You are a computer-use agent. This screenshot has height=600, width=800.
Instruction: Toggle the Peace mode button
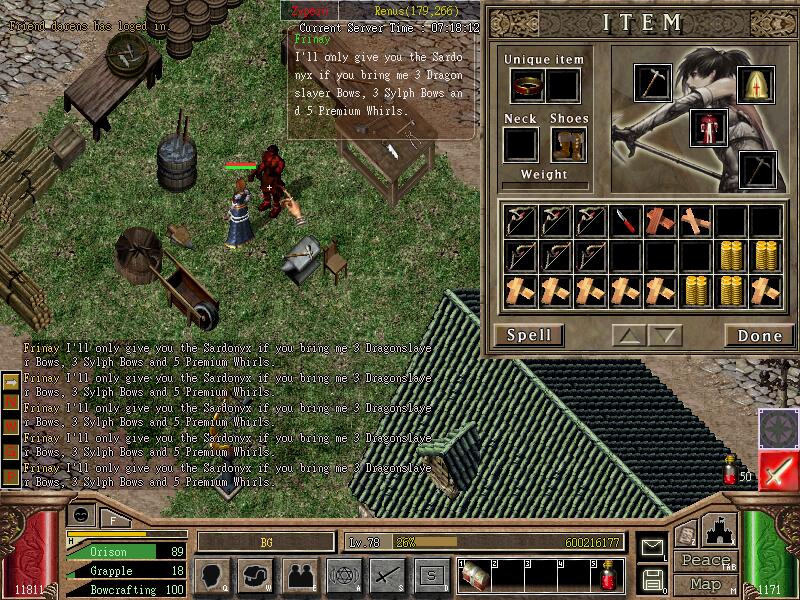[705, 560]
